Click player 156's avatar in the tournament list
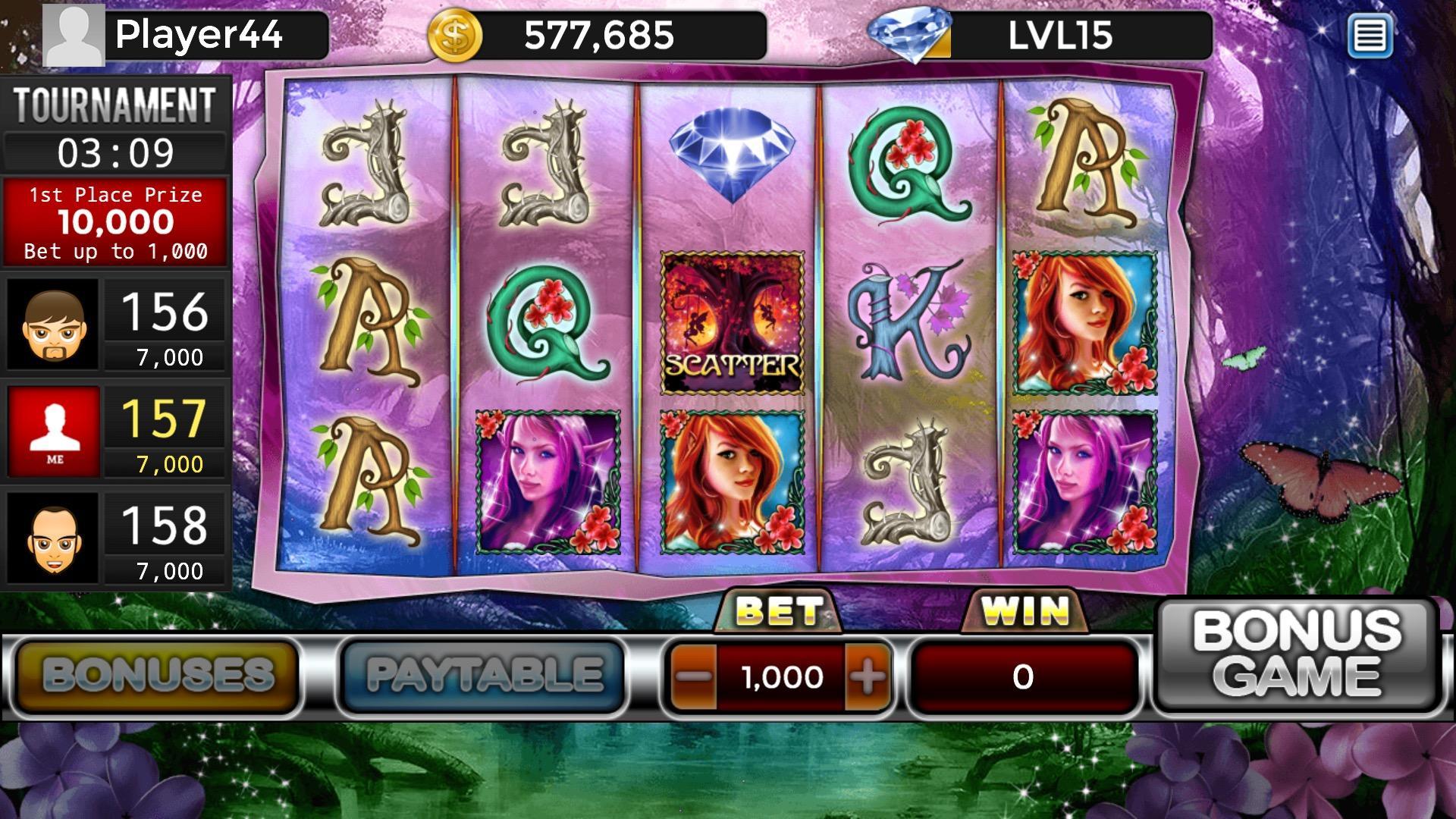 pyautogui.click(x=52, y=325)
